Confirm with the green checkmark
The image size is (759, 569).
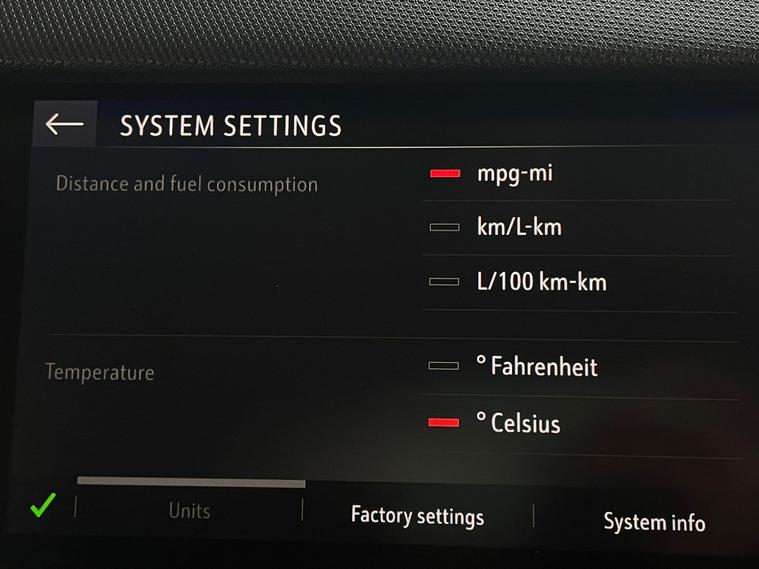click(41, 507)
